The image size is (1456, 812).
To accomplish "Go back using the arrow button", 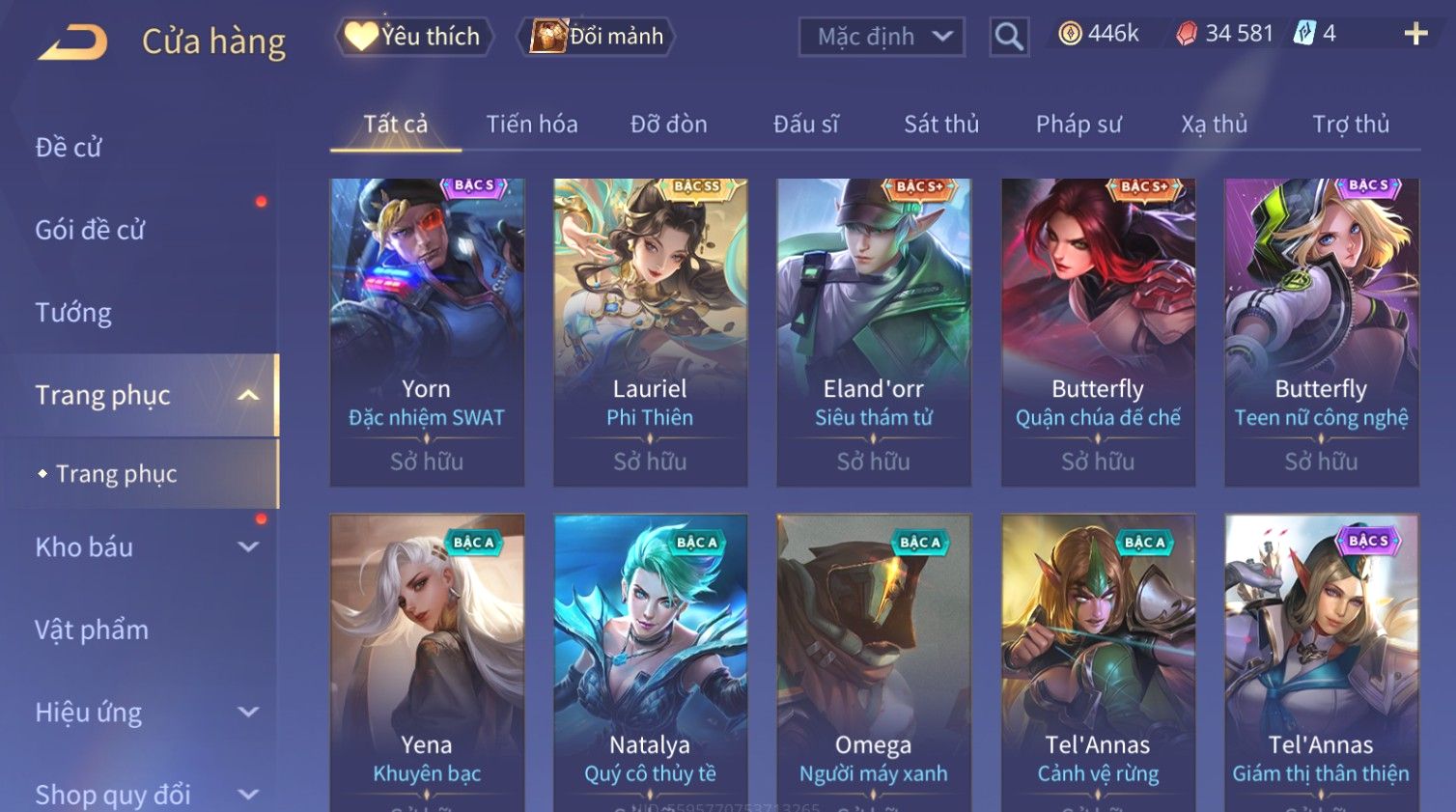I will (72, 42).
